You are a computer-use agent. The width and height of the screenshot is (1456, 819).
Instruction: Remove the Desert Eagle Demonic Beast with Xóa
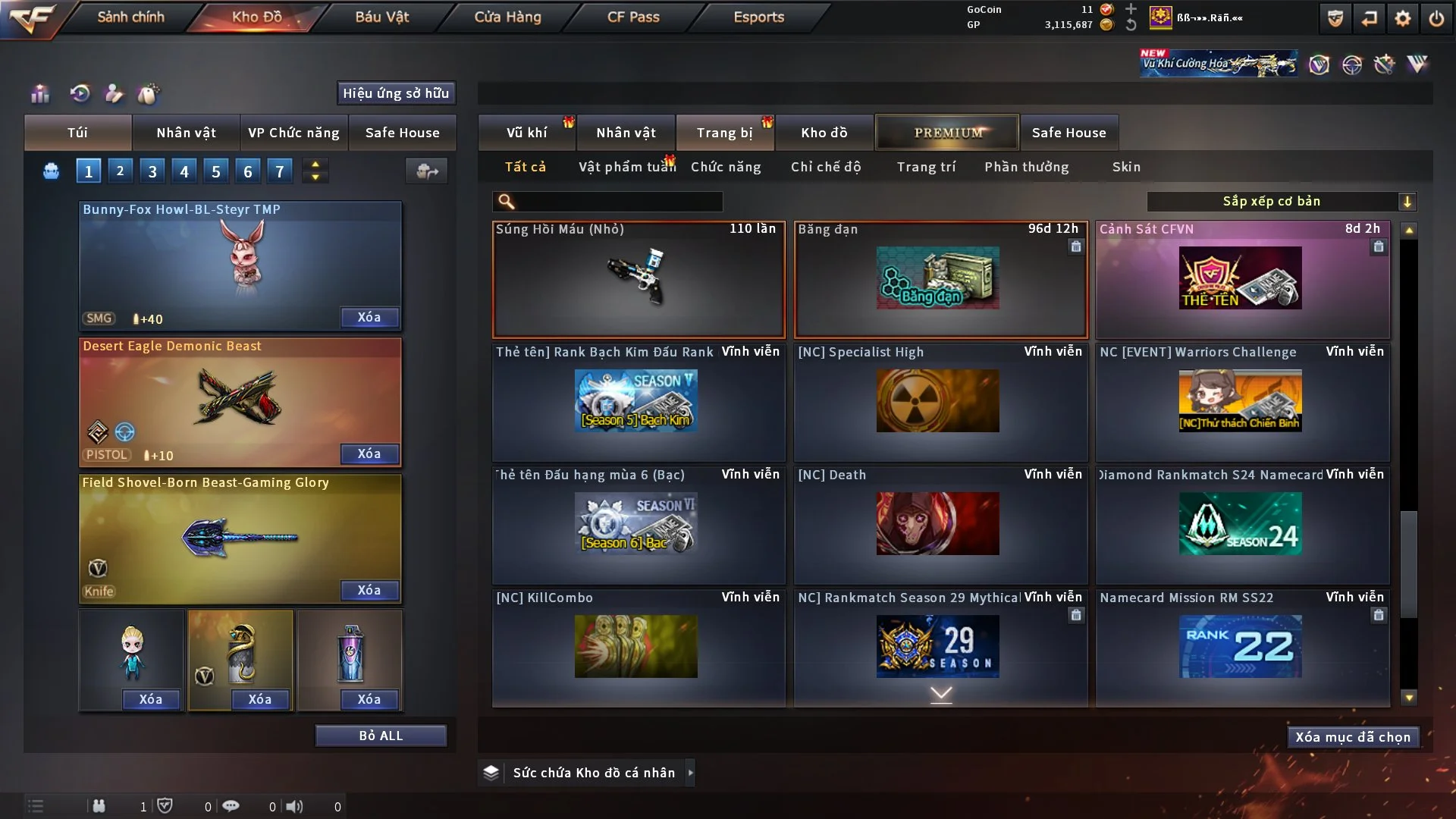[x=369, y=453]
